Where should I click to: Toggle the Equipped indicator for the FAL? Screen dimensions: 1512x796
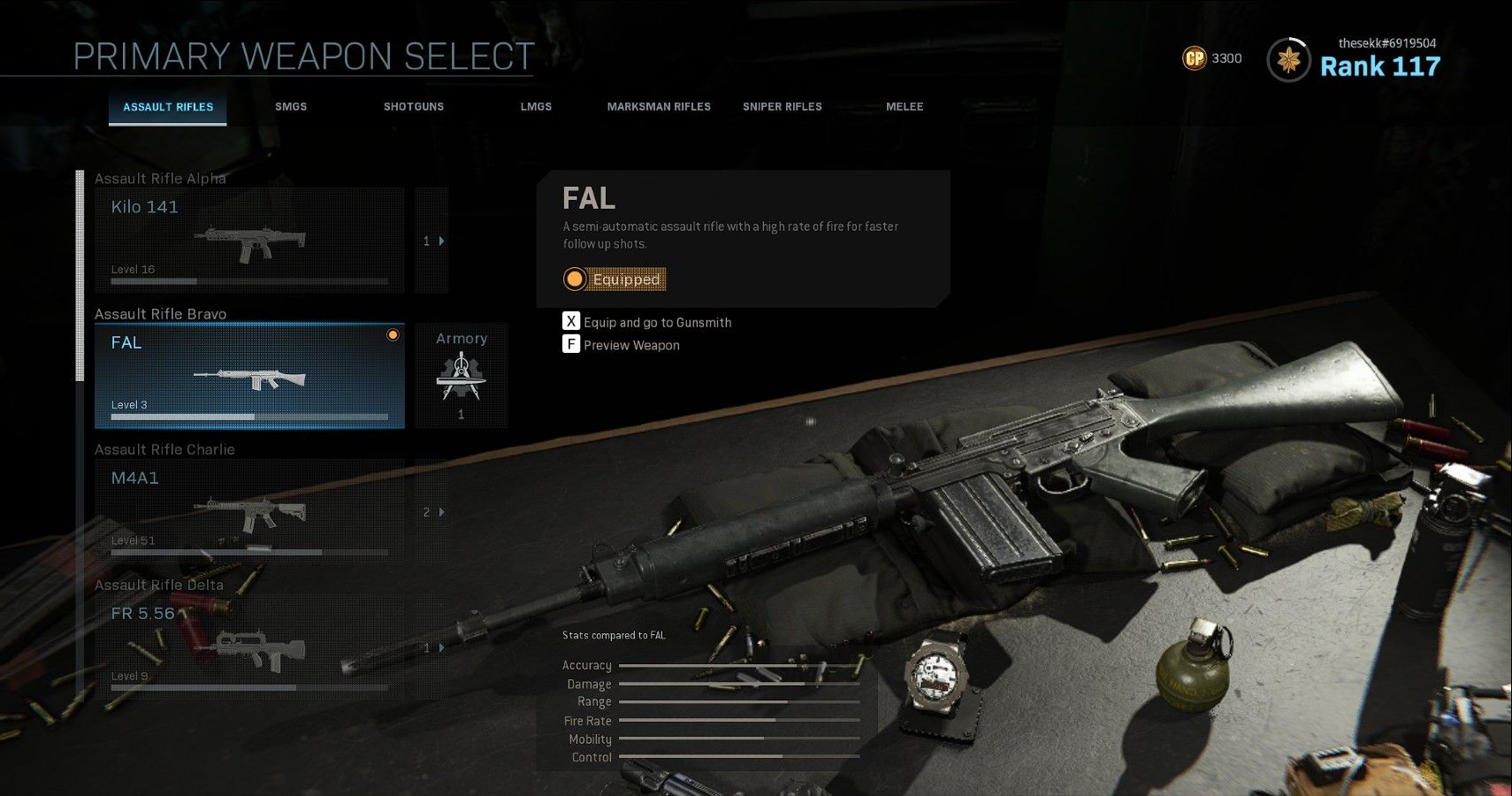point(615,279)
